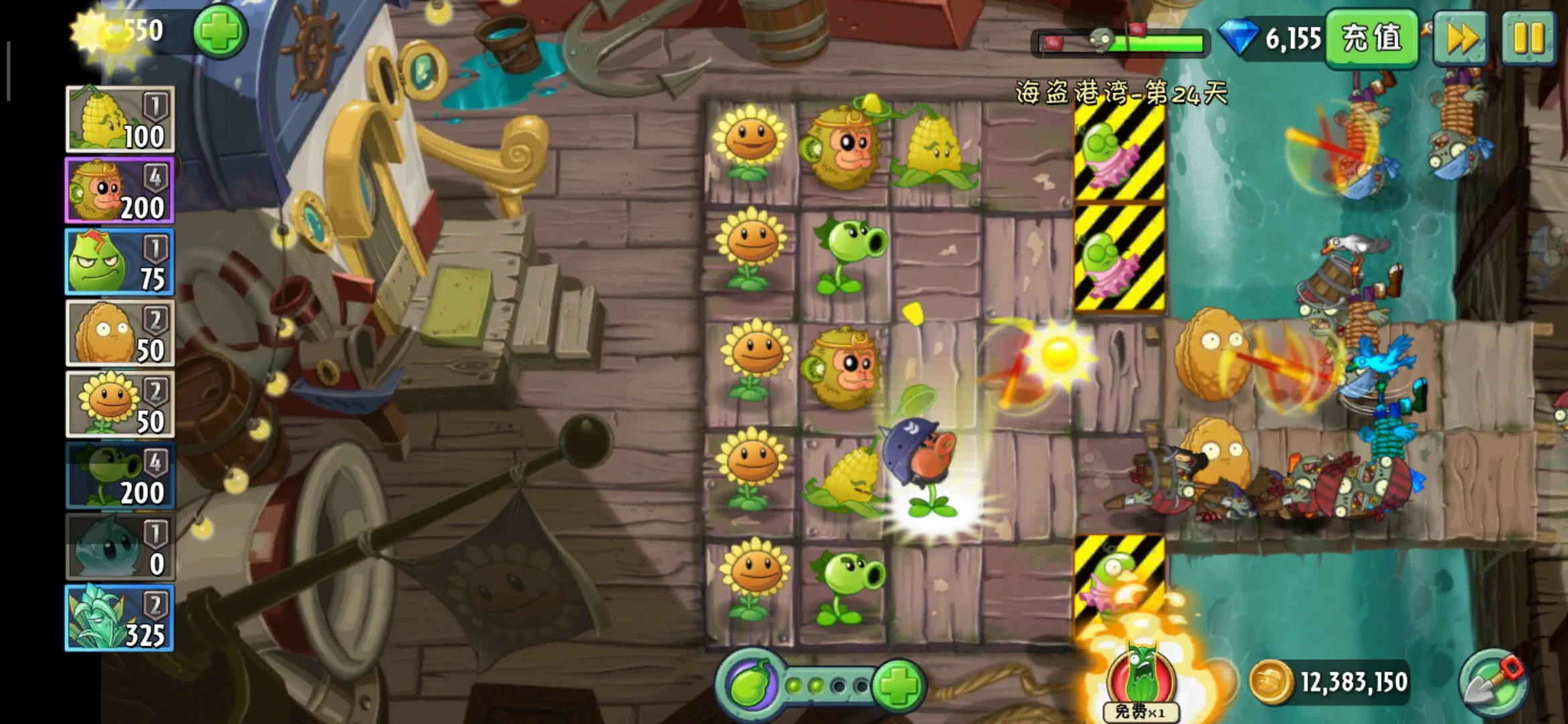1568x724 pixels.
Task: Toggle the fast-forward speed button
Action: pos(1461,38)
